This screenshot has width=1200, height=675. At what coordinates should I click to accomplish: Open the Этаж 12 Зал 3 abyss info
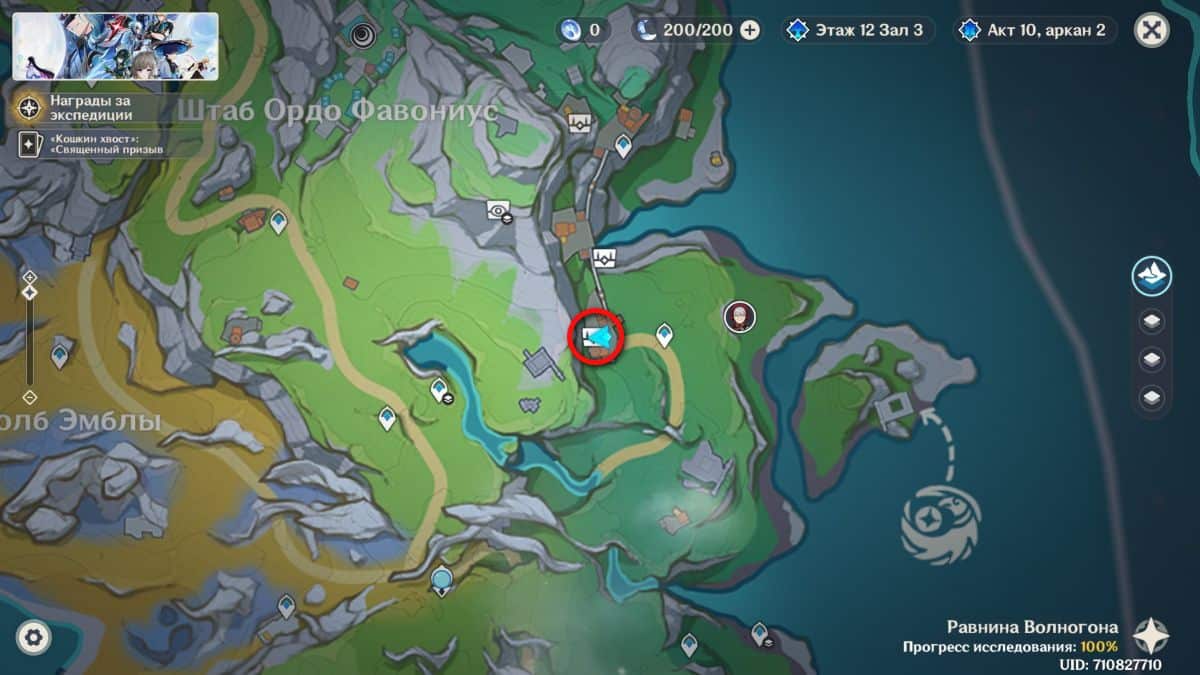point(858,30)
